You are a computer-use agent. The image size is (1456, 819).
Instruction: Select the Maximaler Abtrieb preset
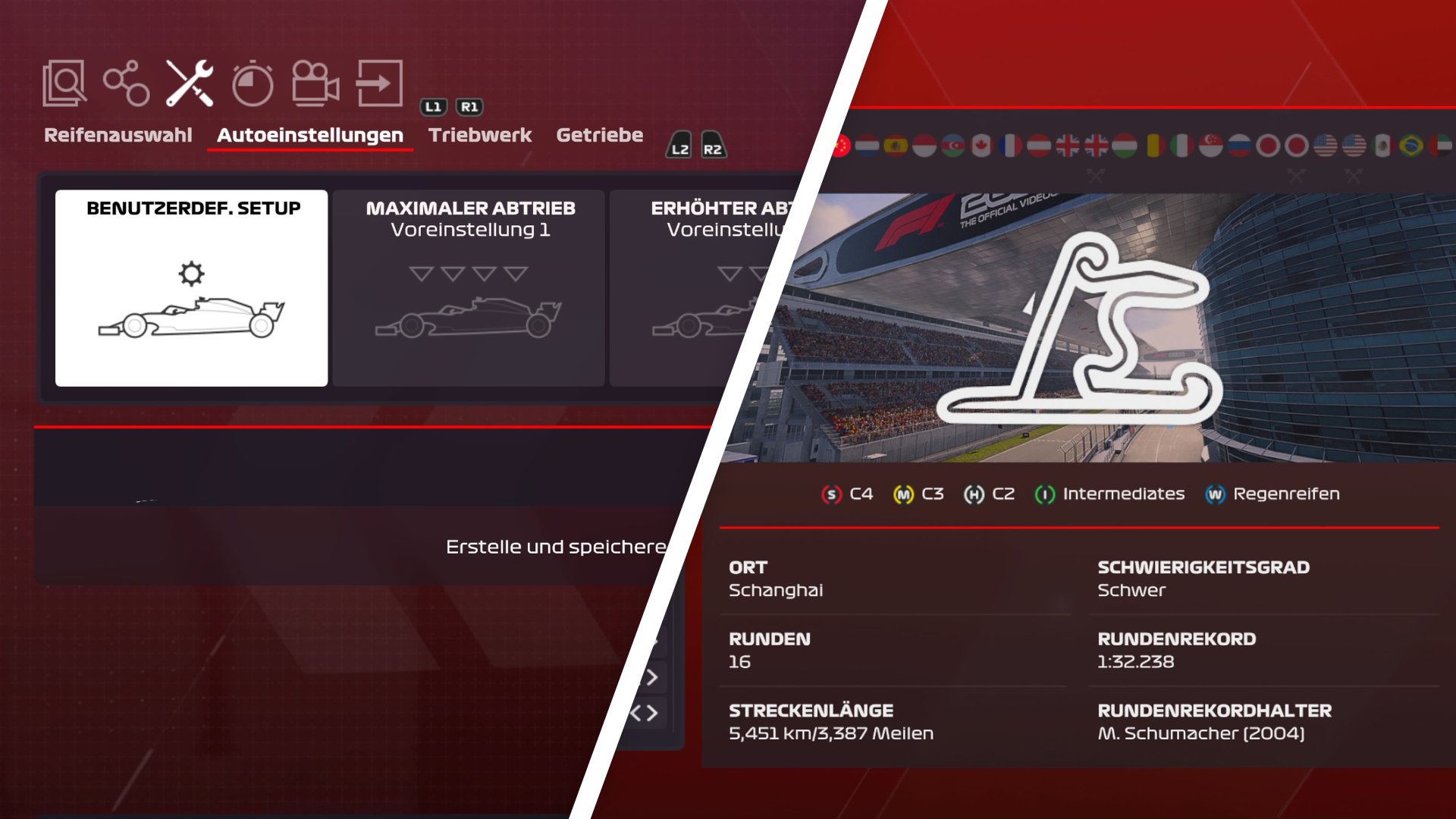pos(469,288)
